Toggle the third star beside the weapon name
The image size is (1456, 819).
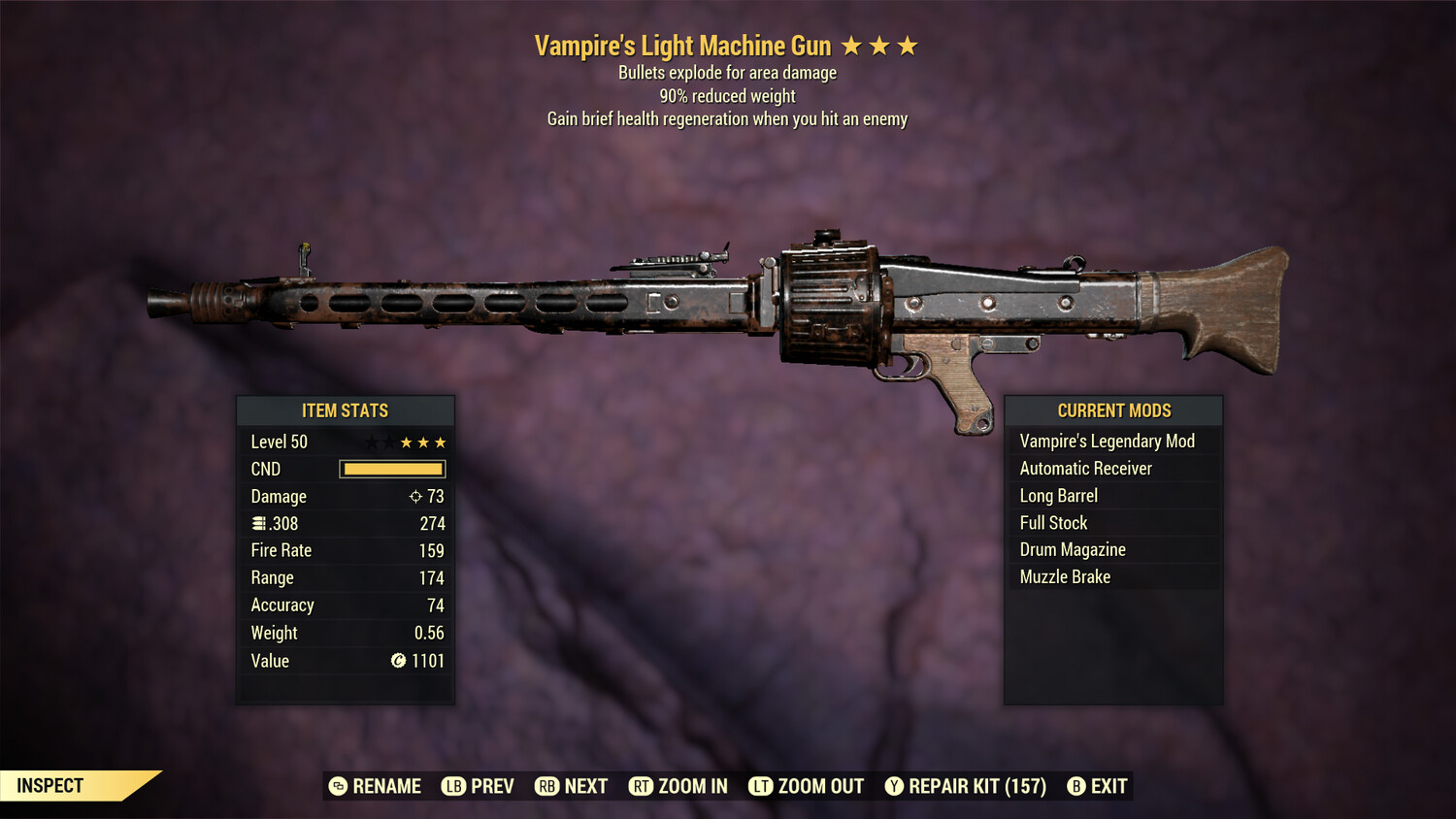[x=910, y=44]
